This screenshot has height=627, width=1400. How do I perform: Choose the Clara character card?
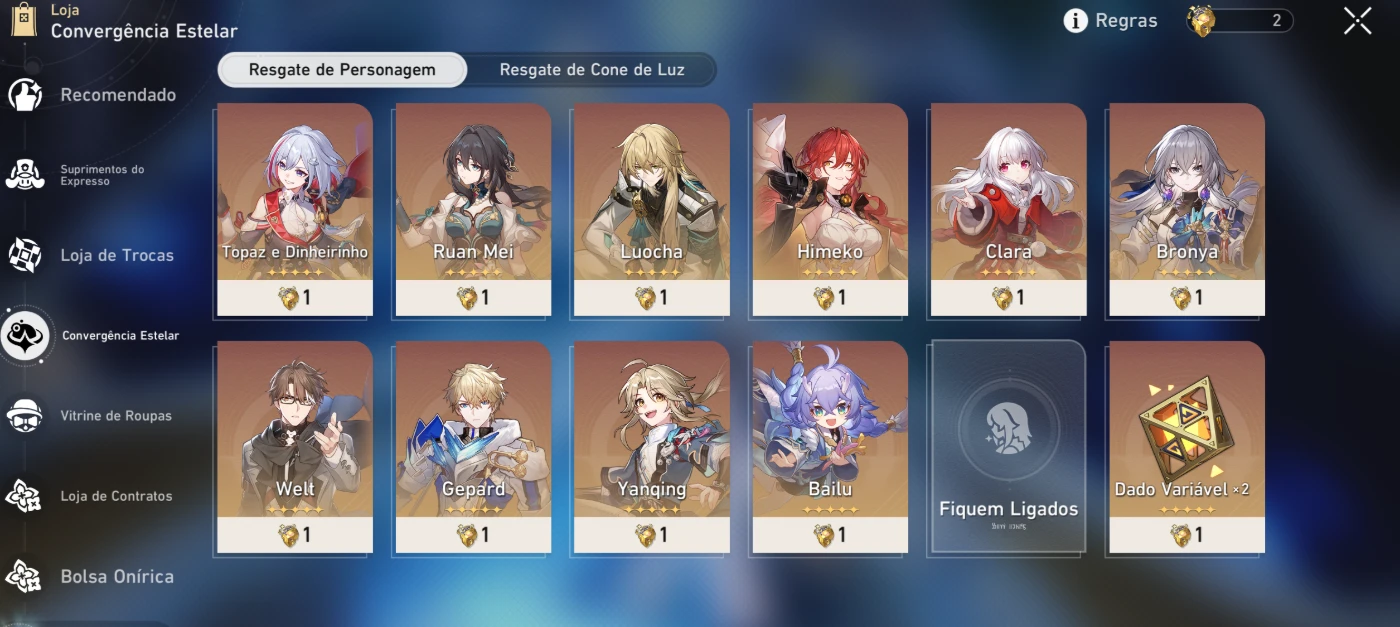(1008, 208)
